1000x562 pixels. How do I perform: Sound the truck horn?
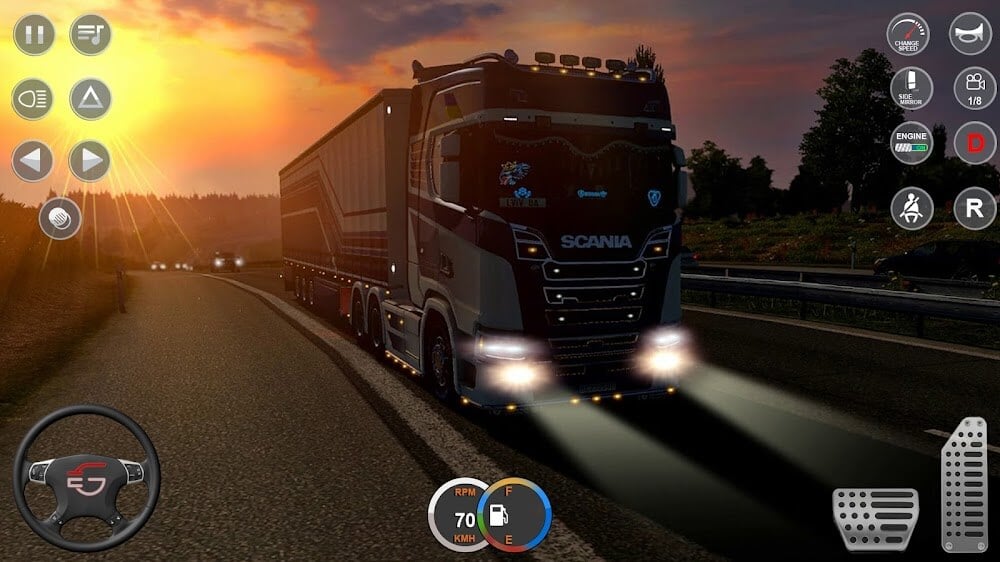click(970, 35)
